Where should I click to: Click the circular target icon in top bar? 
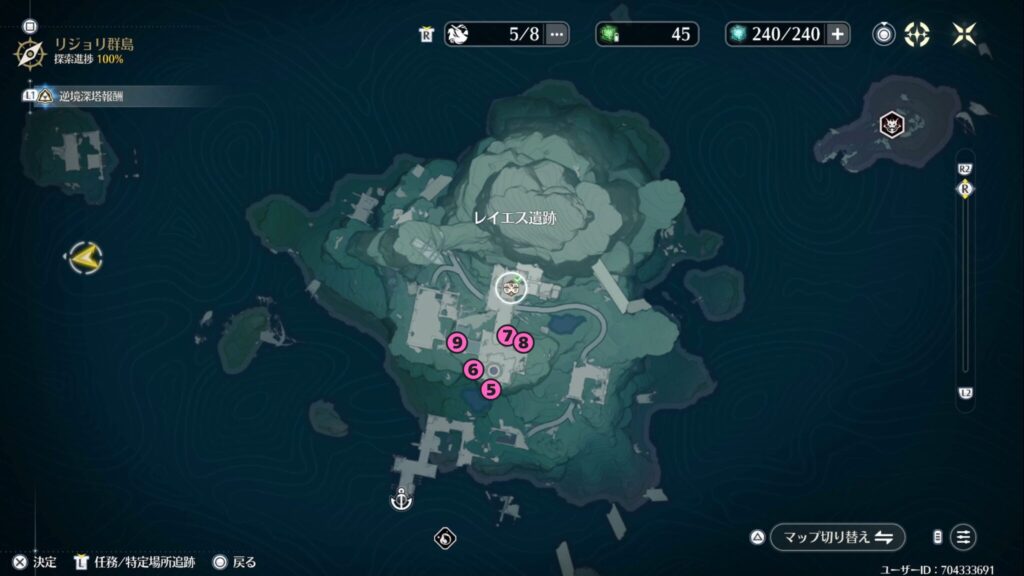pos(884,34)
